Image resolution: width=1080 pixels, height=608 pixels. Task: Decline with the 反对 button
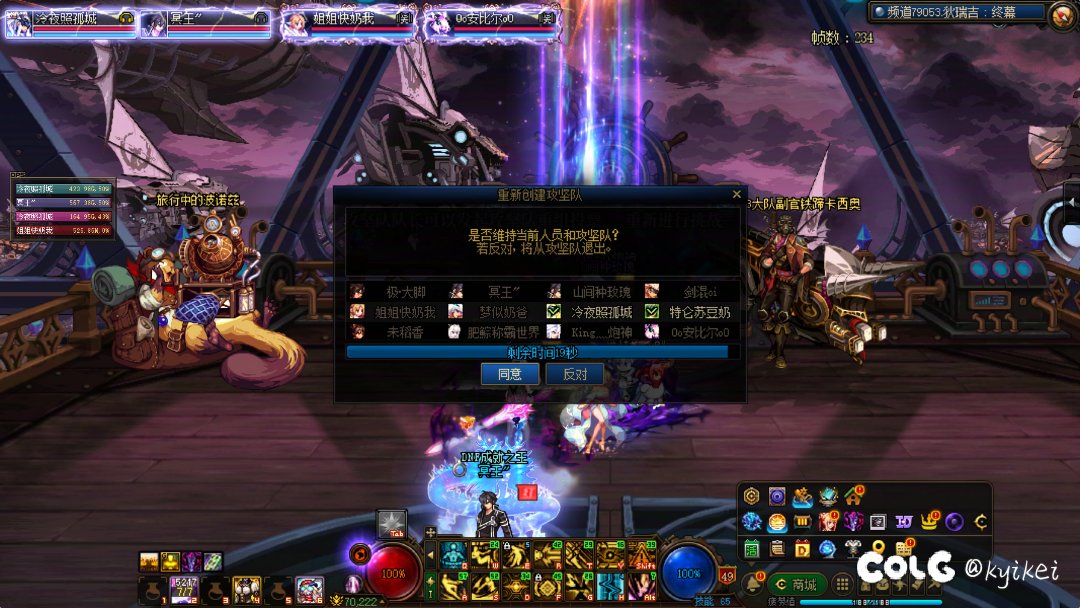[x=575, y=374]
